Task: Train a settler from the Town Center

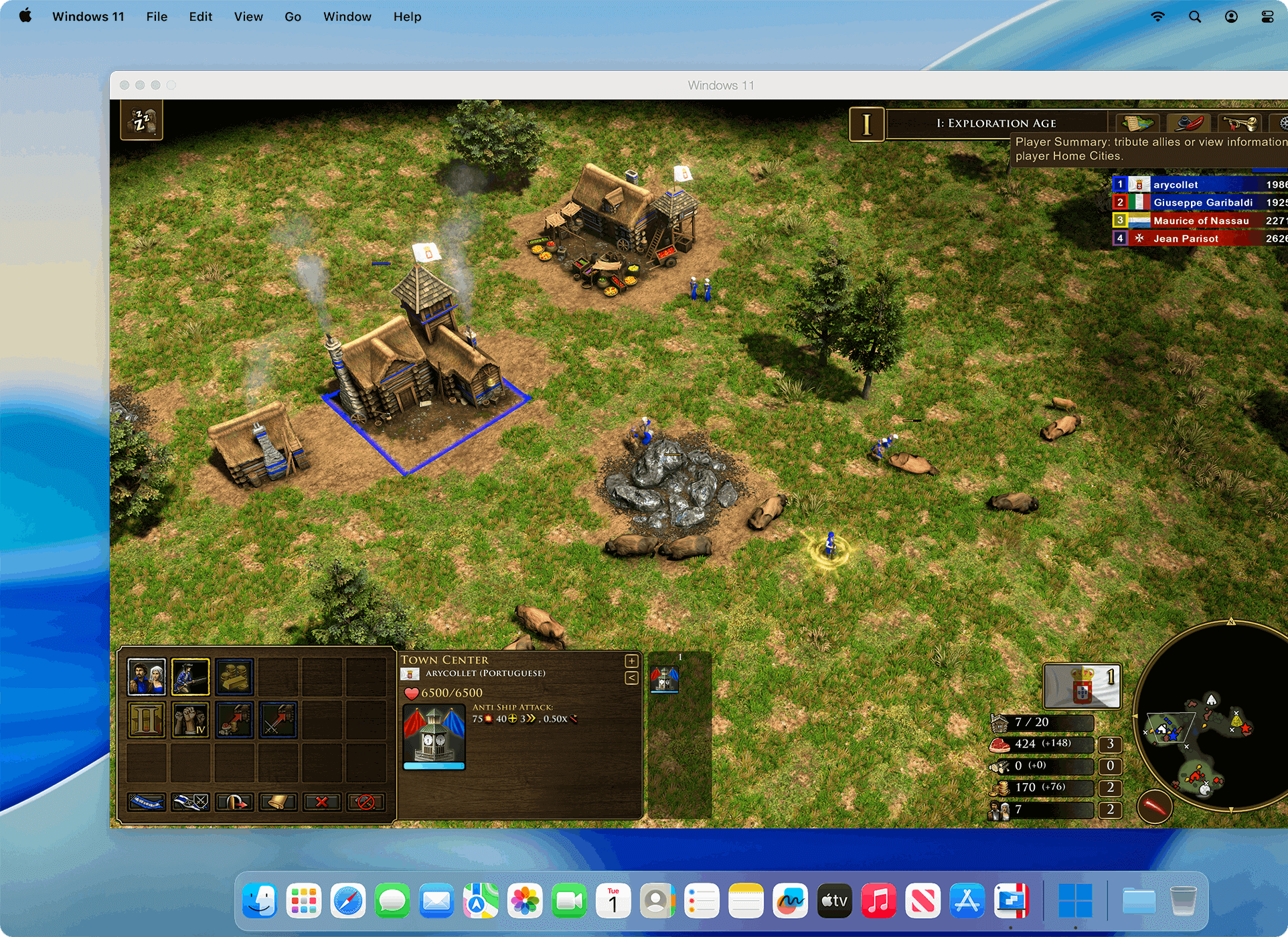Action: [x=147, y=677]
